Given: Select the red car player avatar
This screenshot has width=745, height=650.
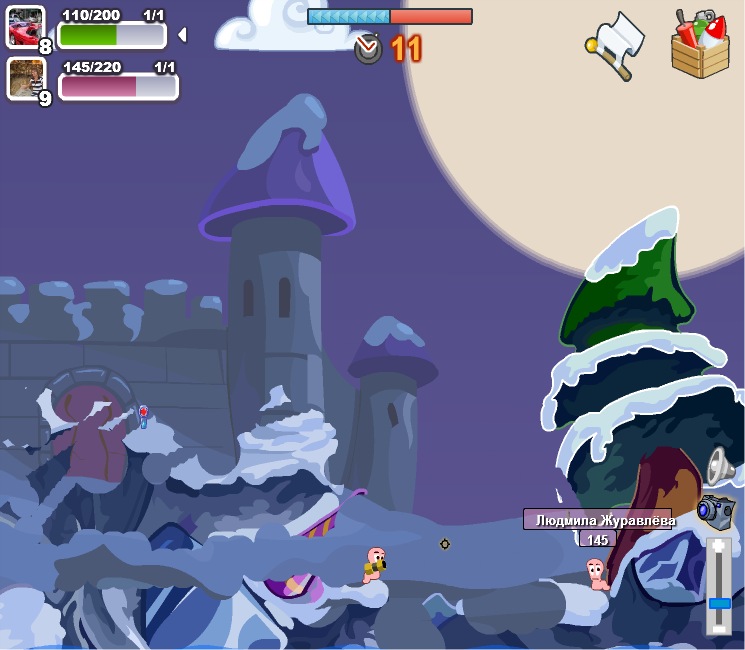Looking at the screenshot, I should click(x=25, y=26).
